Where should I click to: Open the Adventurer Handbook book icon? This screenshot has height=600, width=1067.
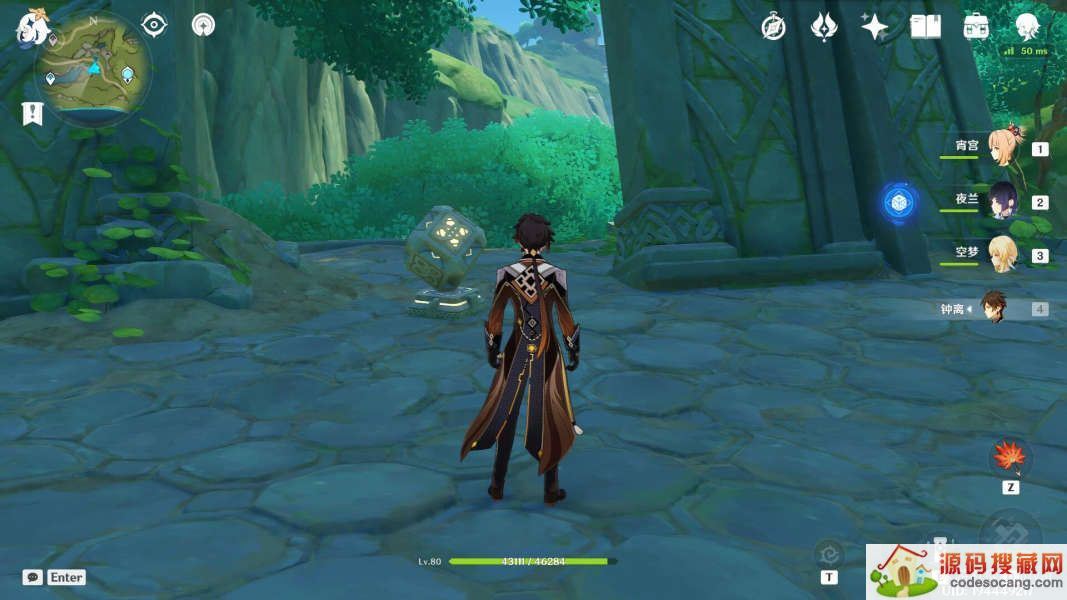pyautogui.click(x=925, y=27)
